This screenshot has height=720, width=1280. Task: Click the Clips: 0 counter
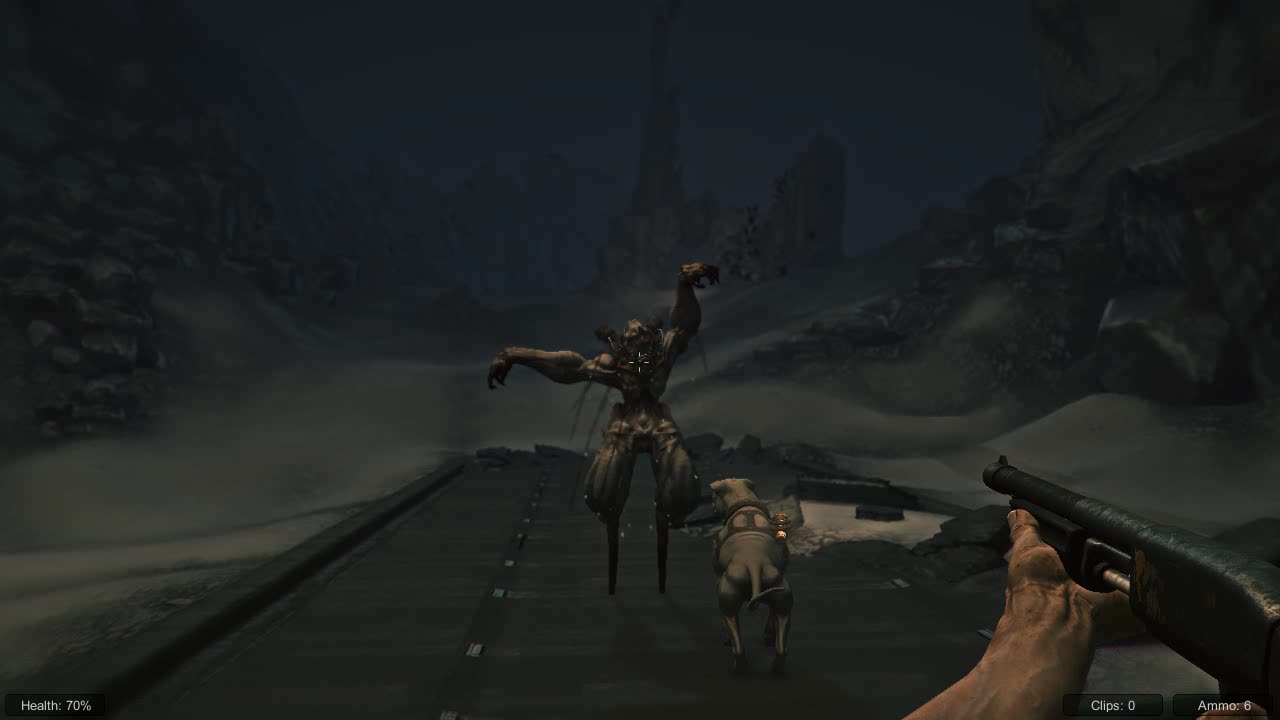pyautogui.click(x=1113, y=705)
